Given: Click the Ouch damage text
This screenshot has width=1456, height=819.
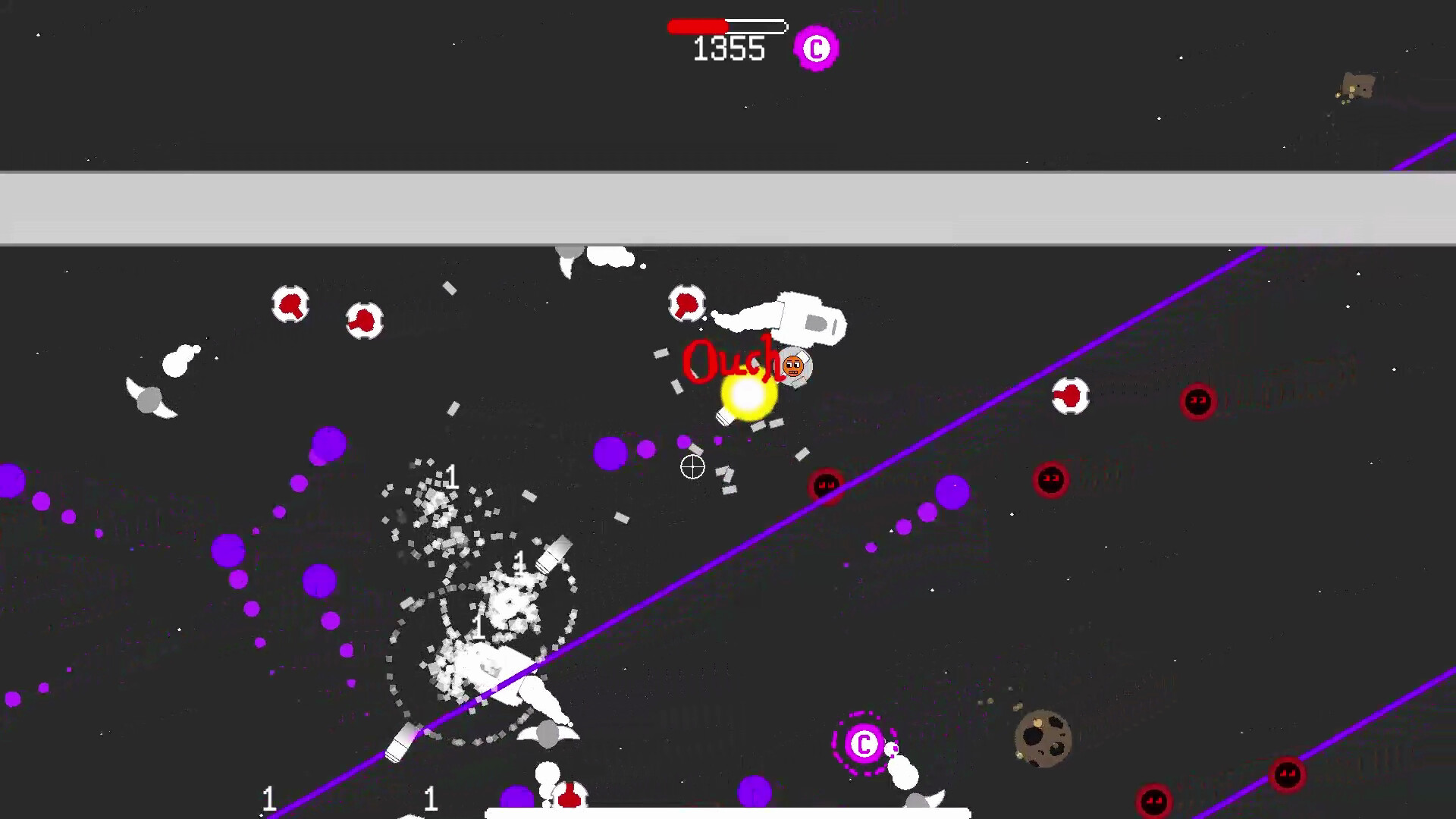Looking at the screenshot, I should 730,362.
